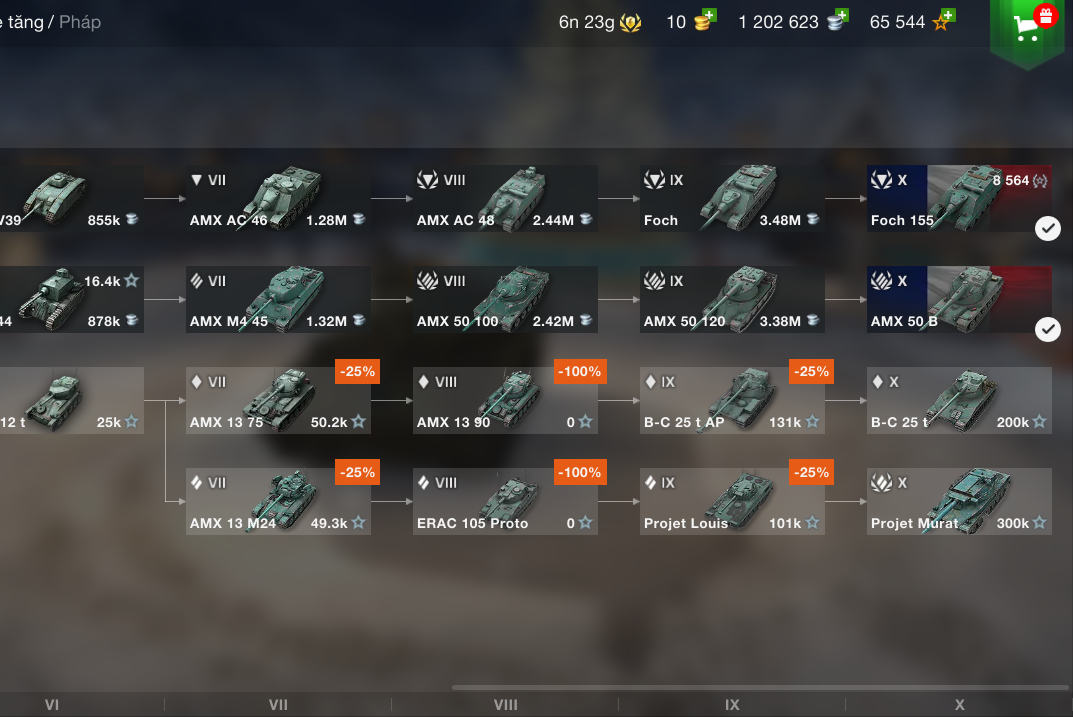Image resolution: width=1073 pixels, height=717 pixels.
Task: Select the AMX 13 90 tank
Action: click(x=505, y=401)
